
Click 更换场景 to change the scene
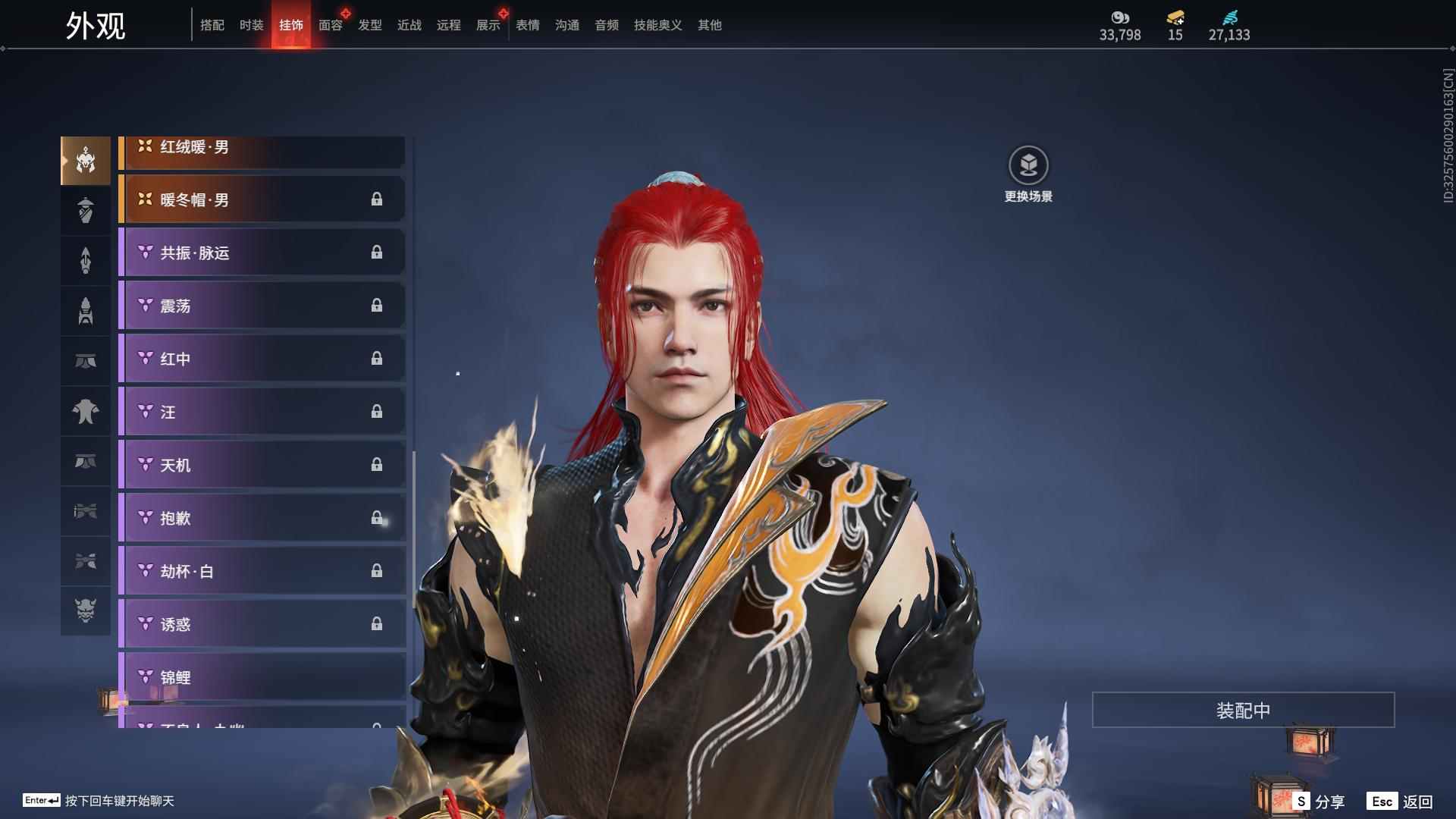point(1028,174)
